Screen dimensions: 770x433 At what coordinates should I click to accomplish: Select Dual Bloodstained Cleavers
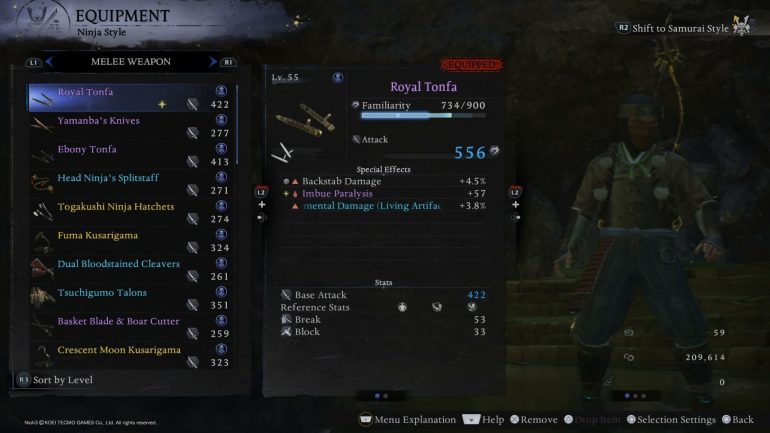(x=120, y=265)
